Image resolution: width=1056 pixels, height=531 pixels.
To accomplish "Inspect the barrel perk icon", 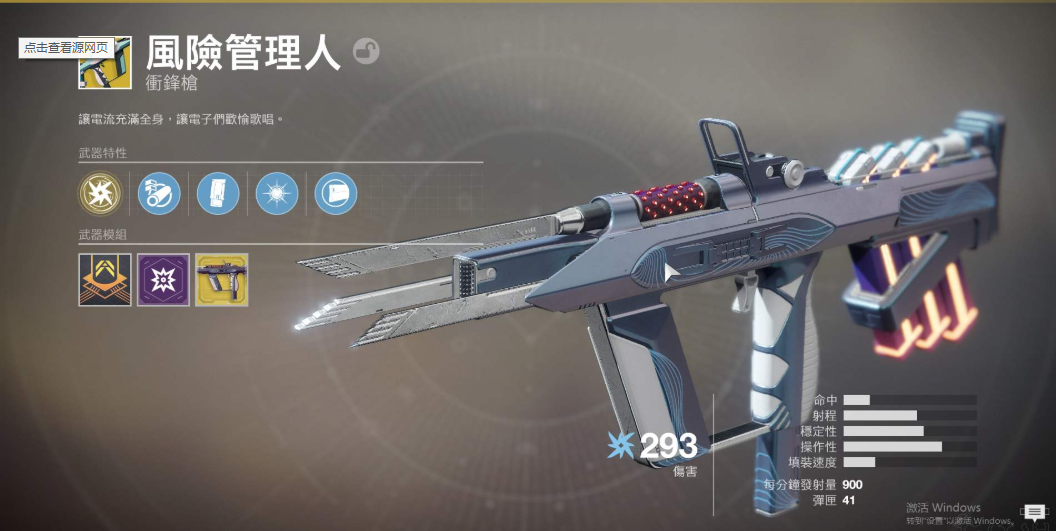I will point(159,193).
